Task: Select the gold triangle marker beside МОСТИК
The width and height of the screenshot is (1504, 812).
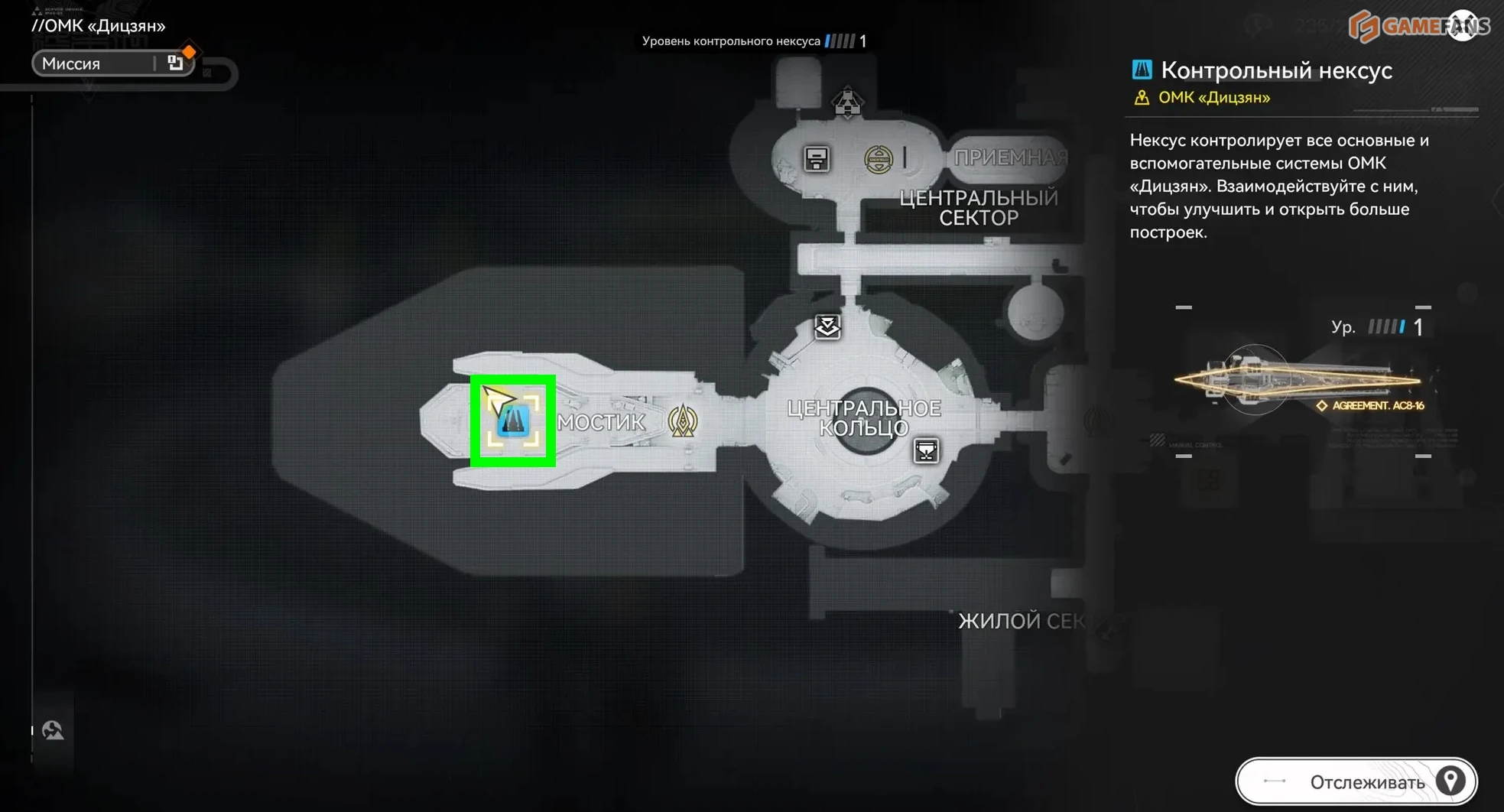Action: 682,421
